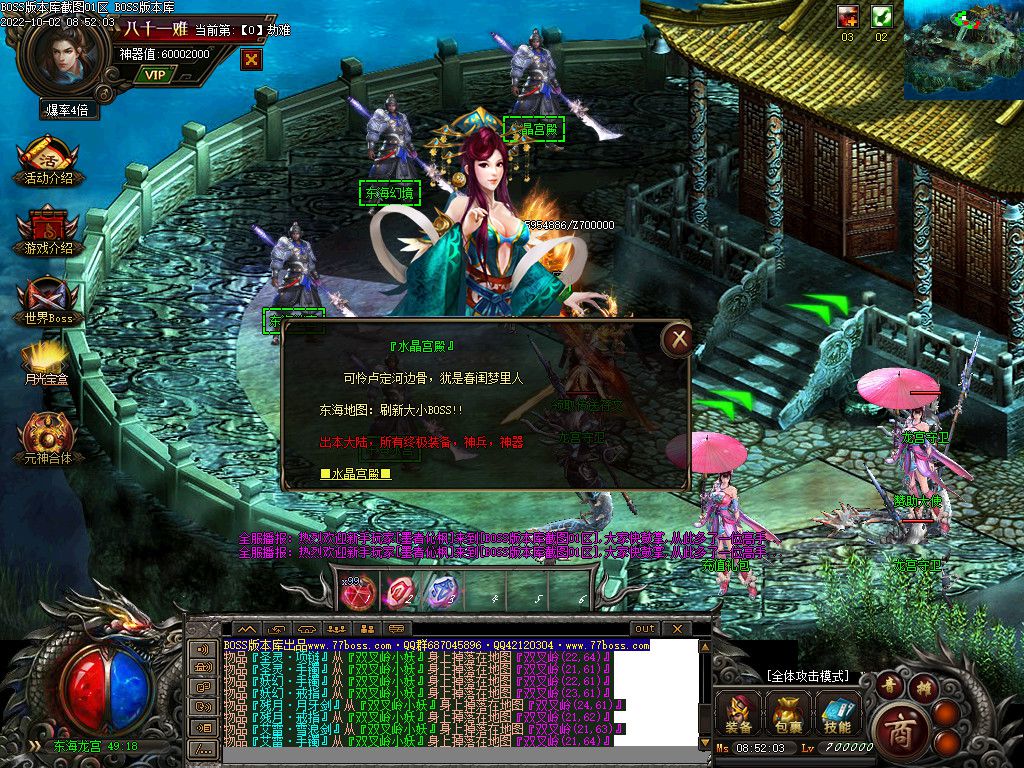Click the chat panel's out button
1024x768 pixels.
[x=645, y=628]
